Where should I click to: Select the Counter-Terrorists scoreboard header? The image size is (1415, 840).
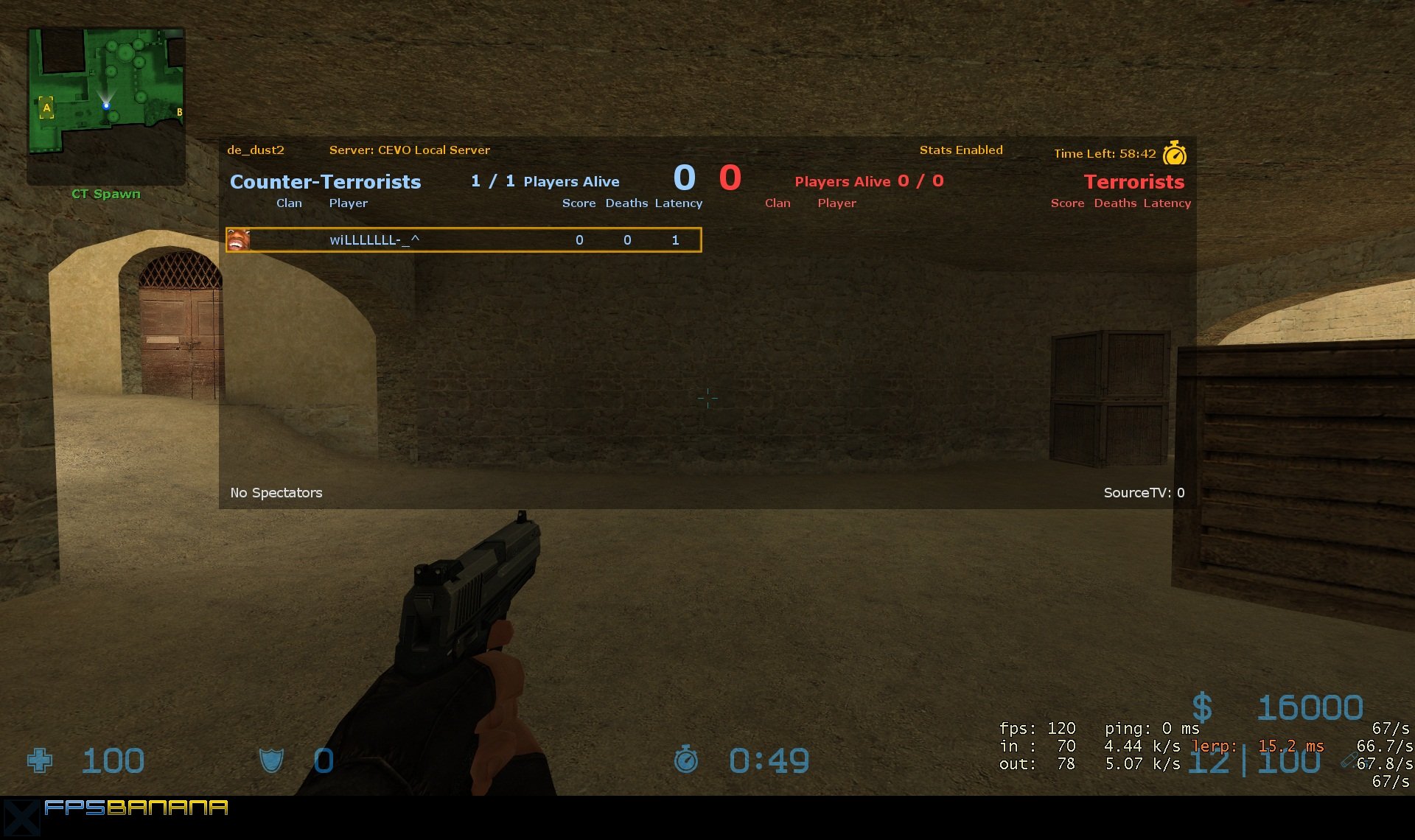click(325, 181)
